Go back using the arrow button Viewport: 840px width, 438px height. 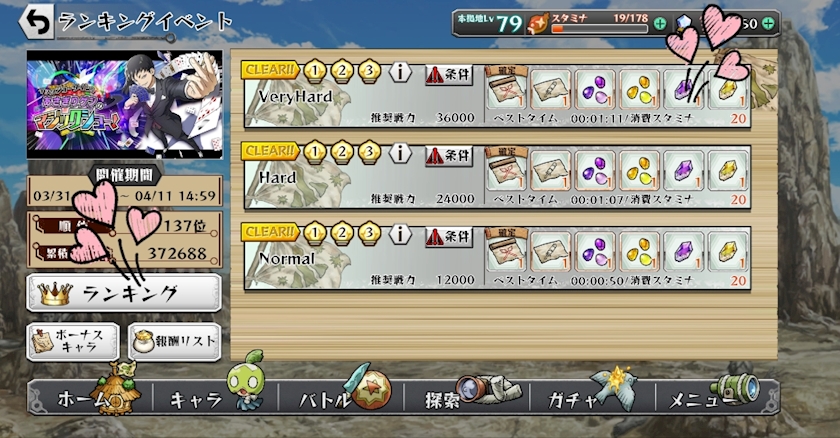pyautogui.click(x=37, y=20)
